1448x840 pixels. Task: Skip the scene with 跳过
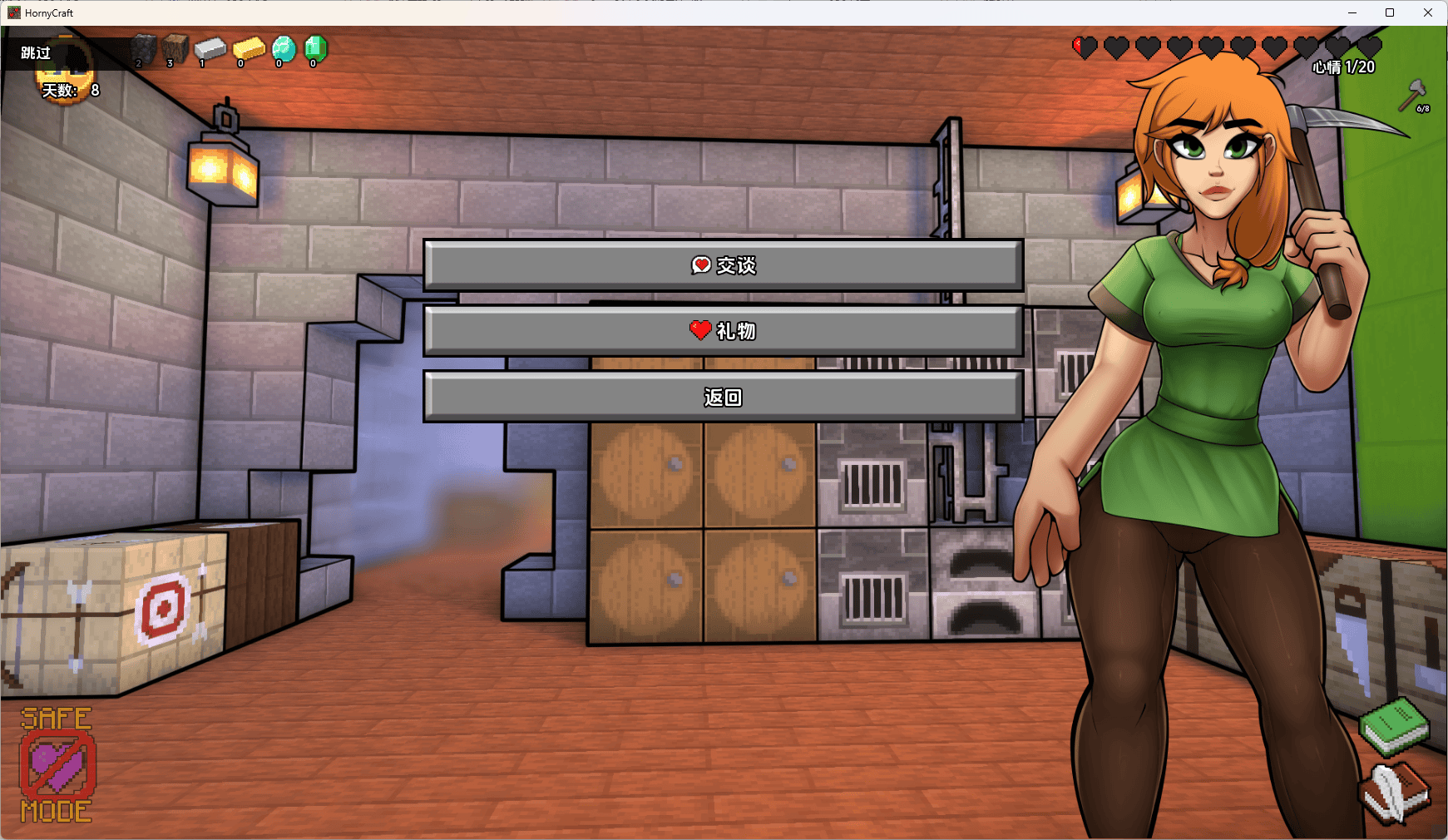(x=36, y=53)
